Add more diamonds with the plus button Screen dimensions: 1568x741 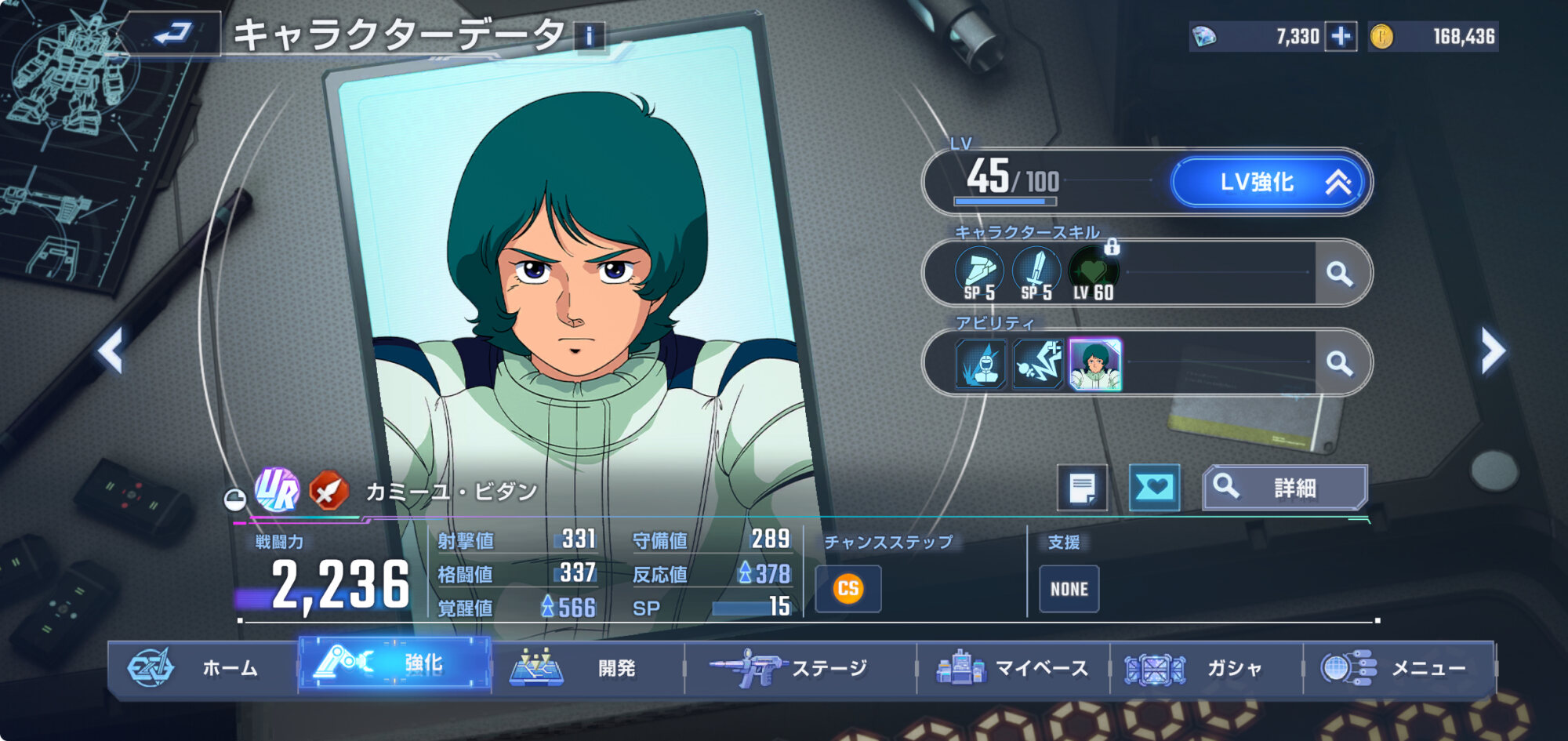(1341, 36)
